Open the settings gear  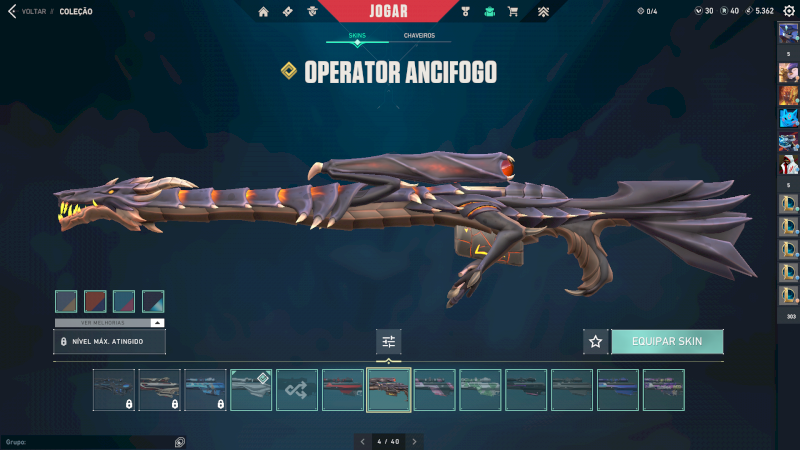click(x=788, y=11)
